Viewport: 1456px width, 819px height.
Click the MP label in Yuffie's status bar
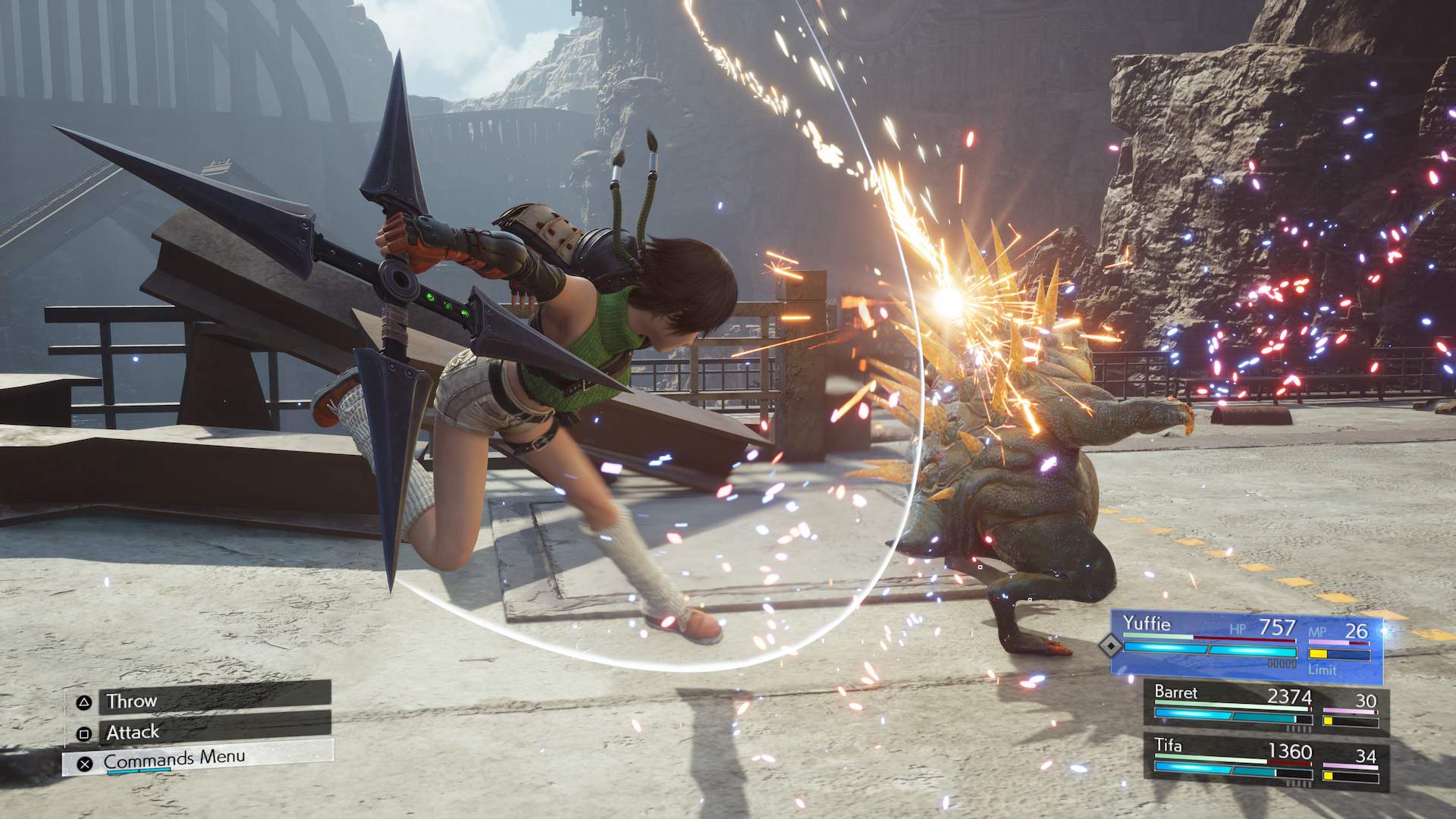point(1317,631)
